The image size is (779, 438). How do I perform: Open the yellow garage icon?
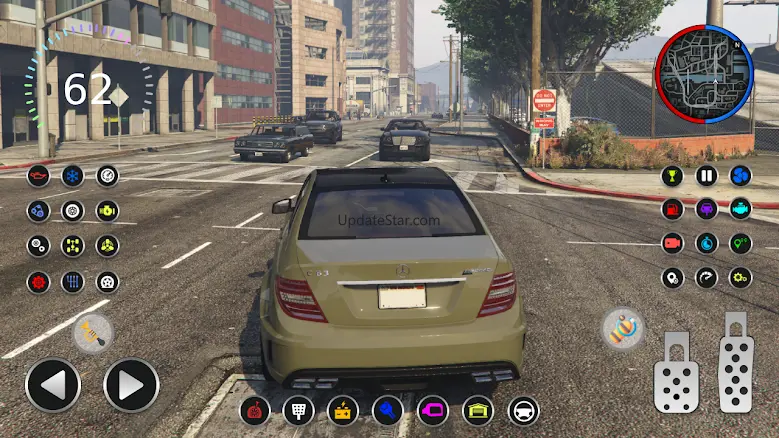coord(478,410)
